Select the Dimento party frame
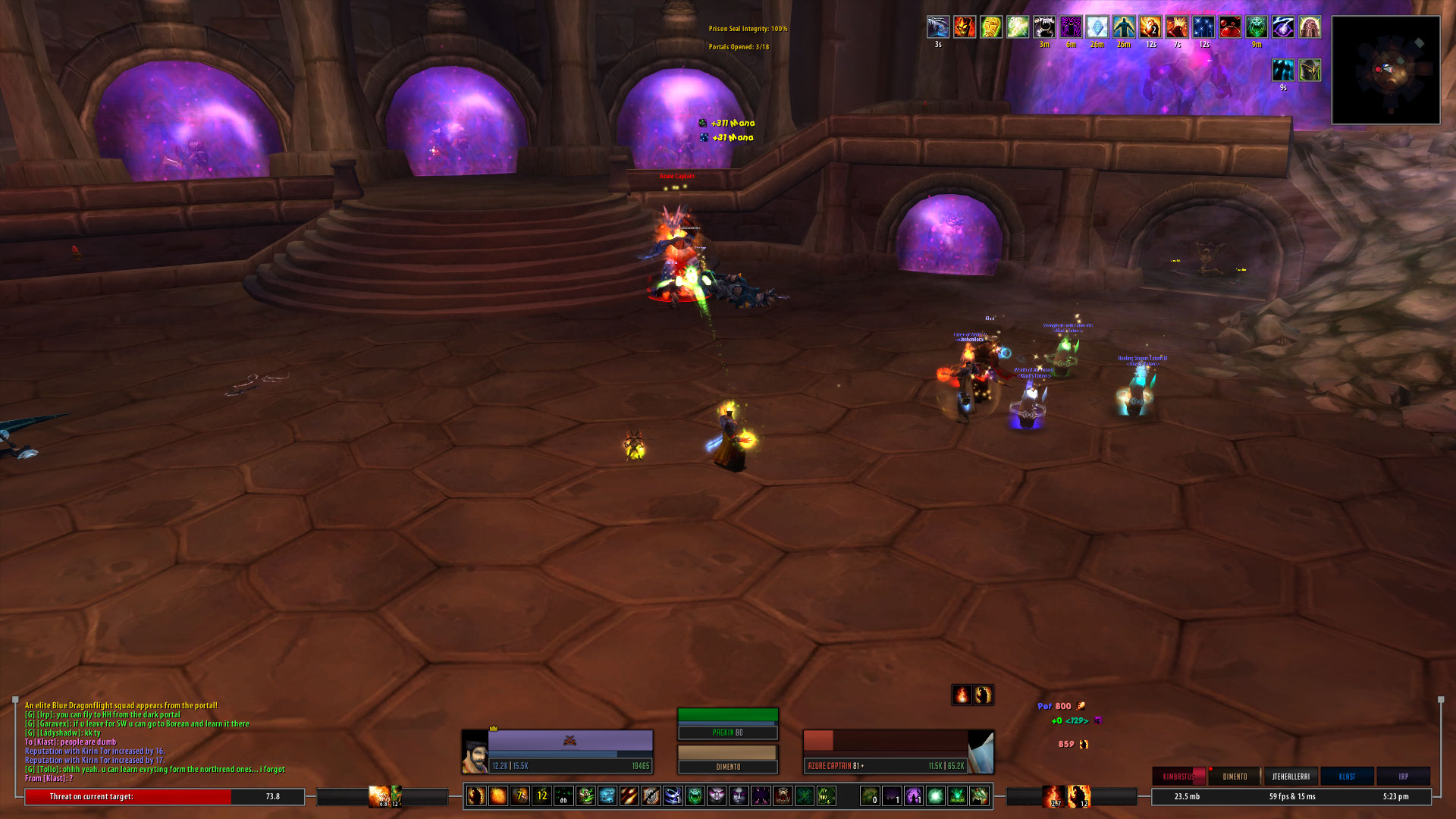This screenshot has height=819, width=1456. 1235,777
